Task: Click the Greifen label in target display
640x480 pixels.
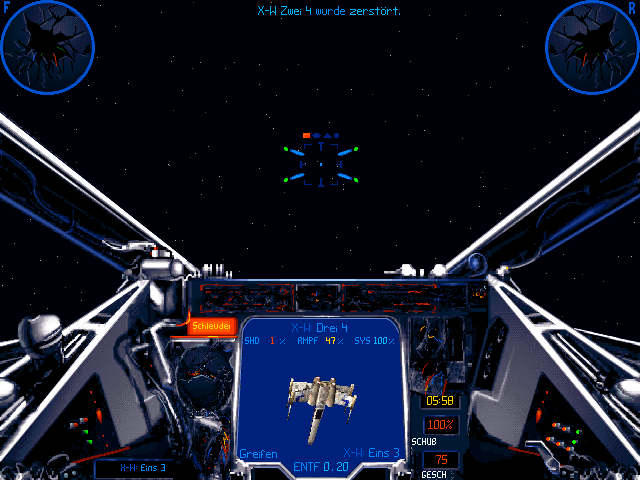Action: (258, 453)
